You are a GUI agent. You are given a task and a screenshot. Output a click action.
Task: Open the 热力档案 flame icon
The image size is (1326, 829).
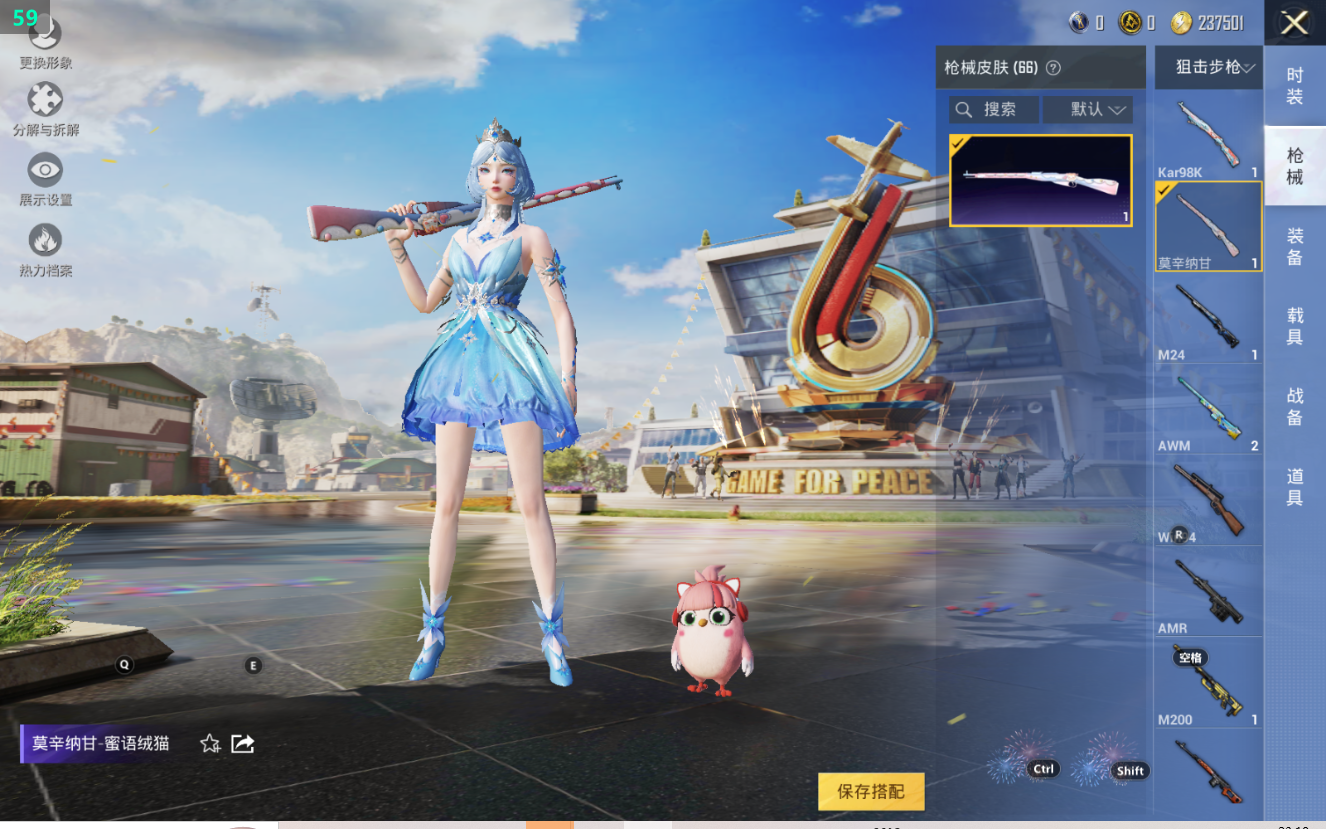pyautogui.click(x=45, y=241)
